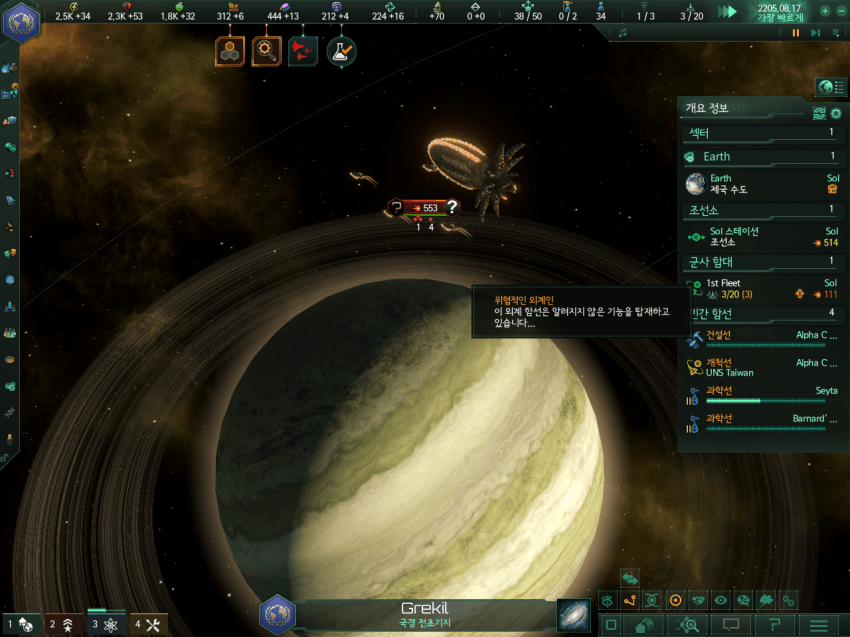Decrease game speed with minus button
The image size is (850, 637).
click(x=839, y=11)
